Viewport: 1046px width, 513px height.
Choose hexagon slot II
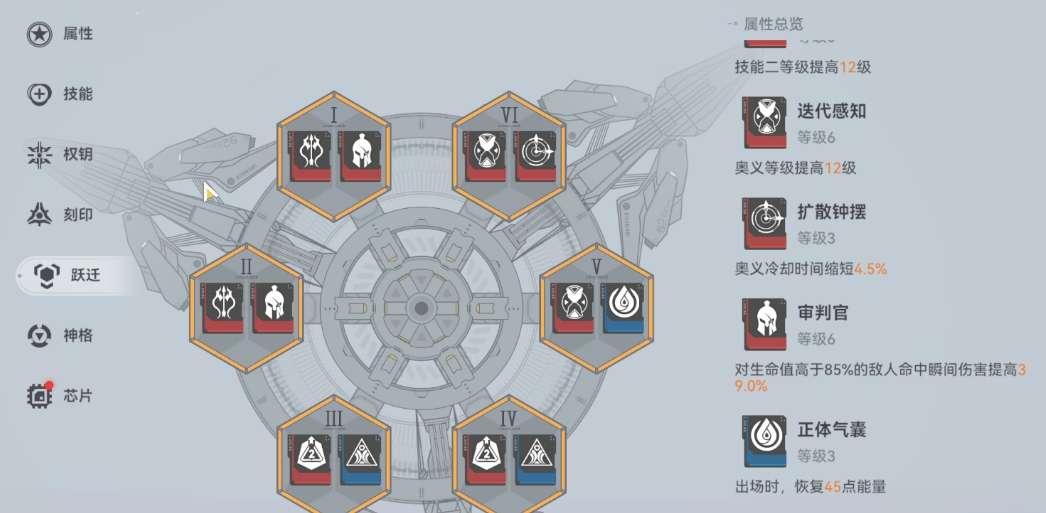coord(246,304)
